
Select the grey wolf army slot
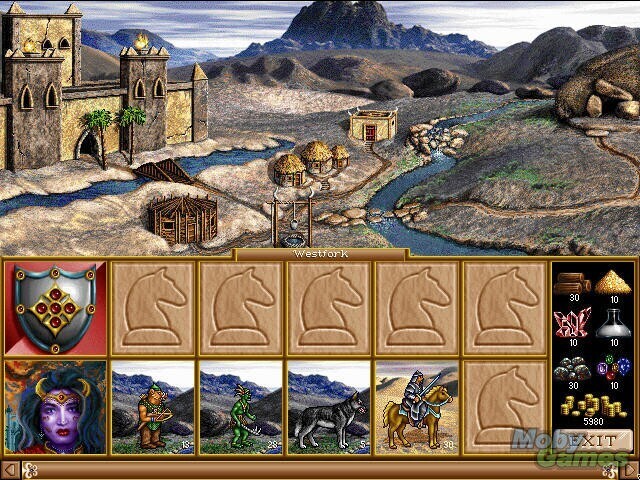coord(329,405)
